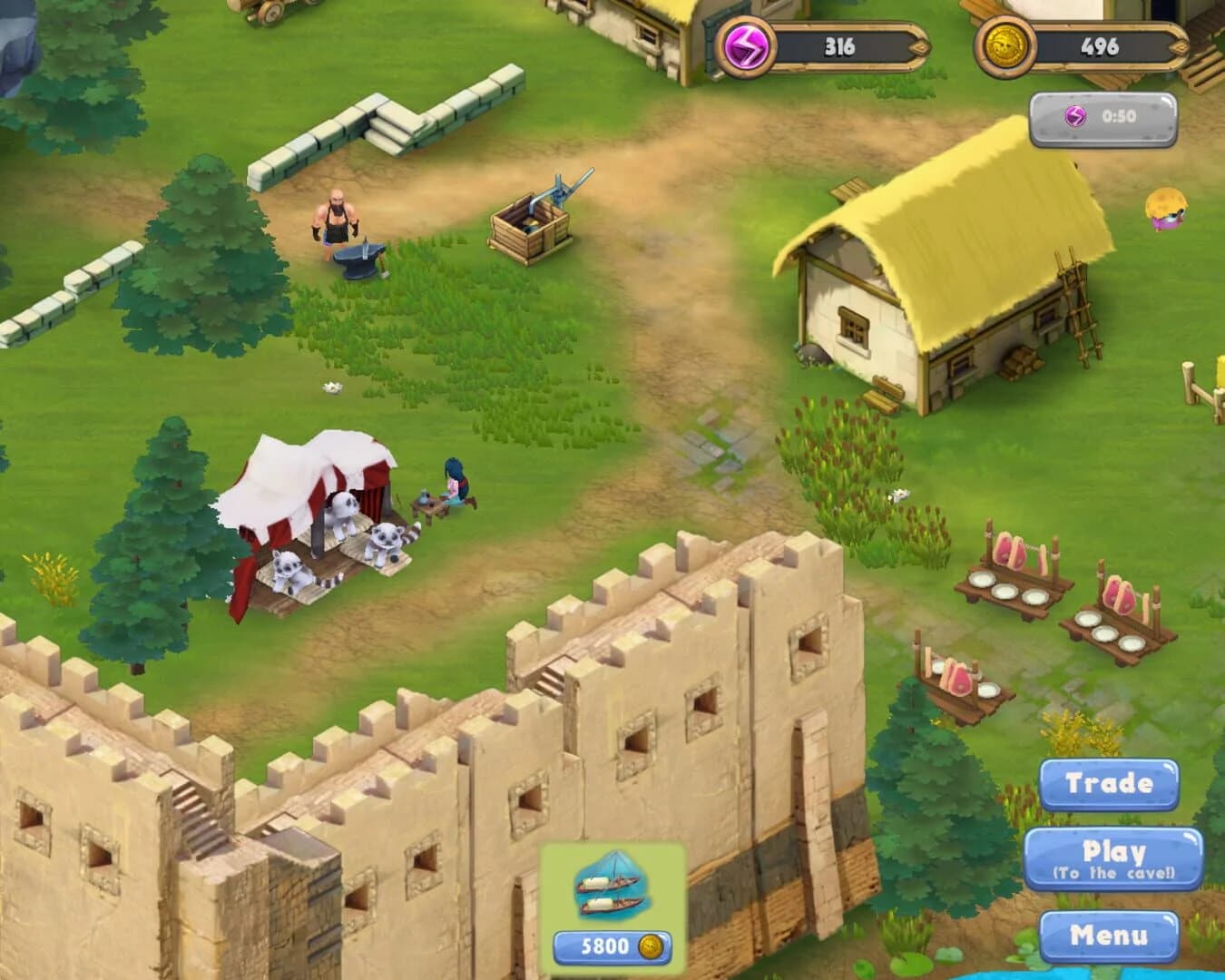The height and width of the screenshot is (980, 1225).
Task: Click the gold coin progress bar
Action: tap(1102, 44)
